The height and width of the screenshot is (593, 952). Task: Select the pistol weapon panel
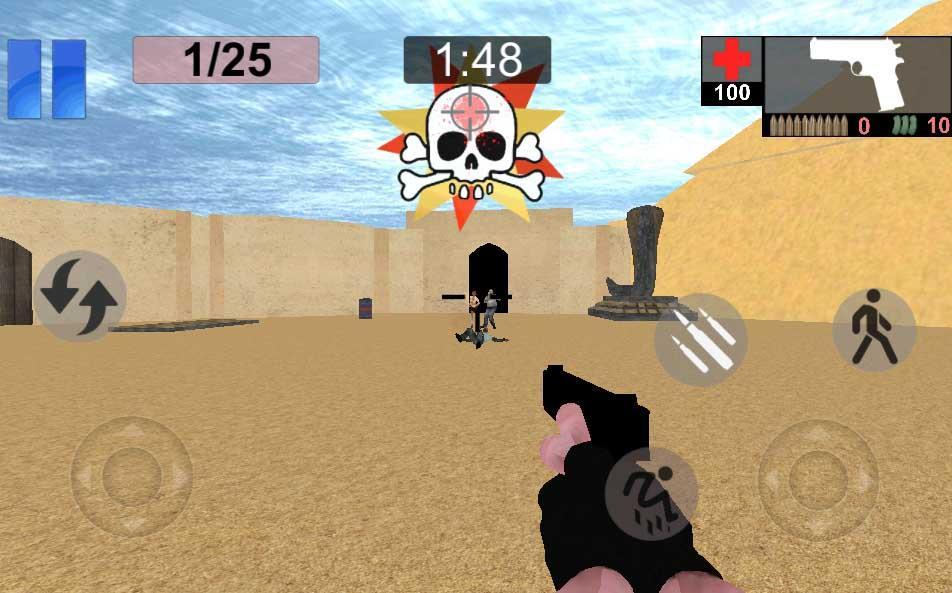[857, 75]
